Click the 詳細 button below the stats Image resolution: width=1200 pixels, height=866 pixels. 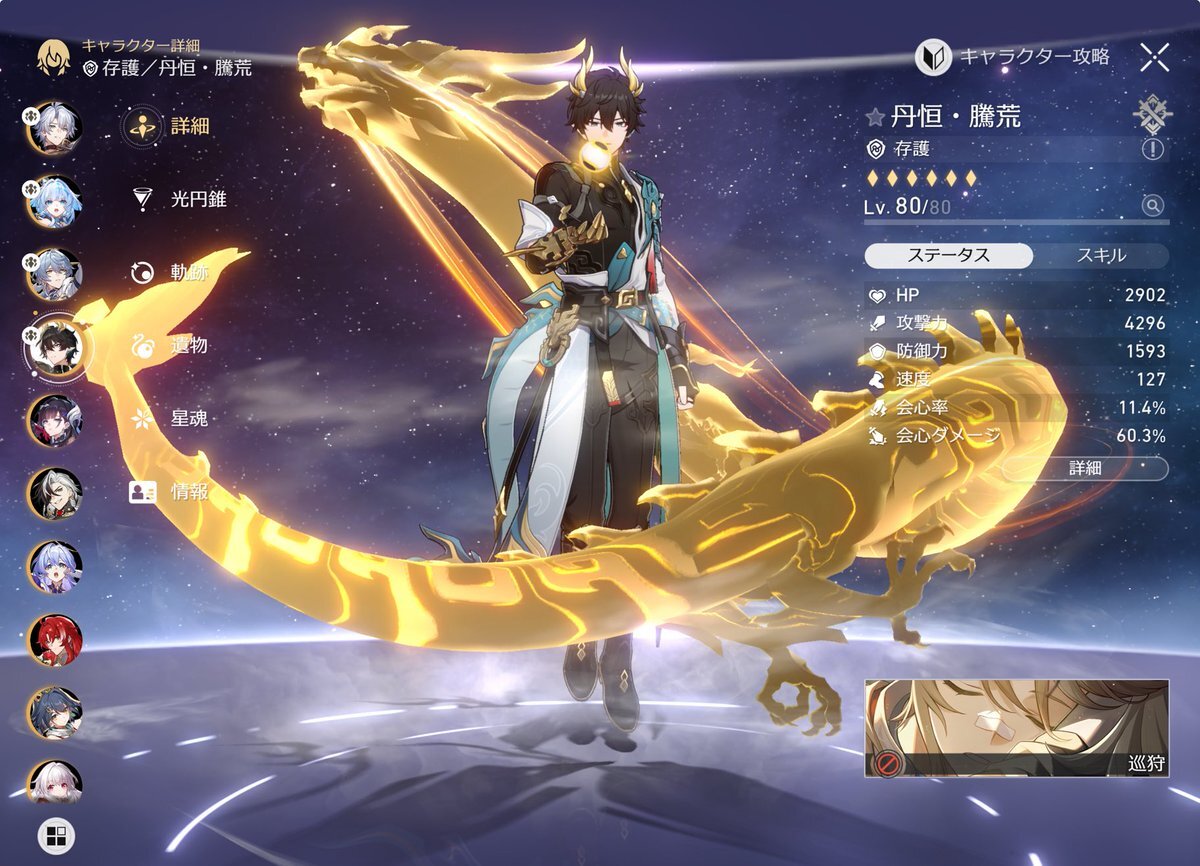coord(1085,468)
